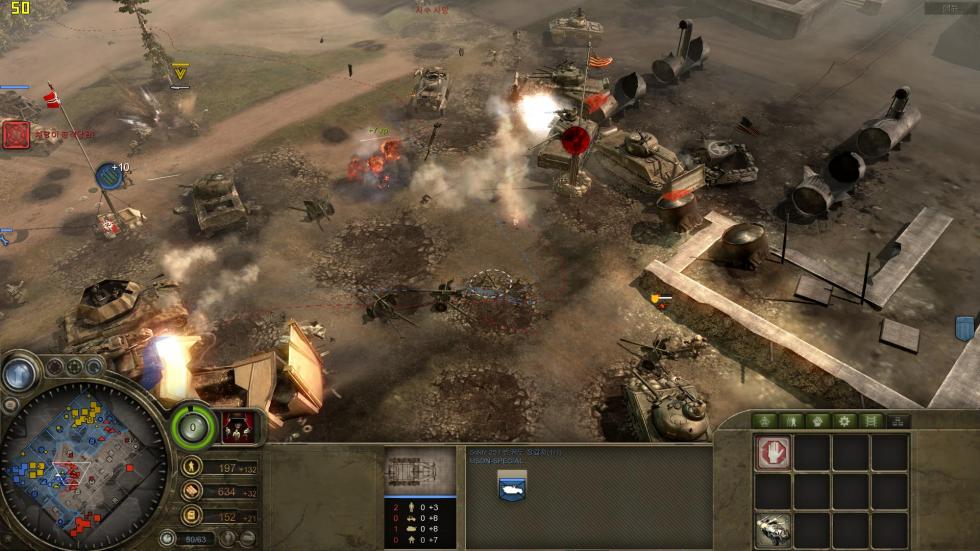Activate the red stop hand command
The width and height of the screenshot is (980, 551).
point(773,452)
